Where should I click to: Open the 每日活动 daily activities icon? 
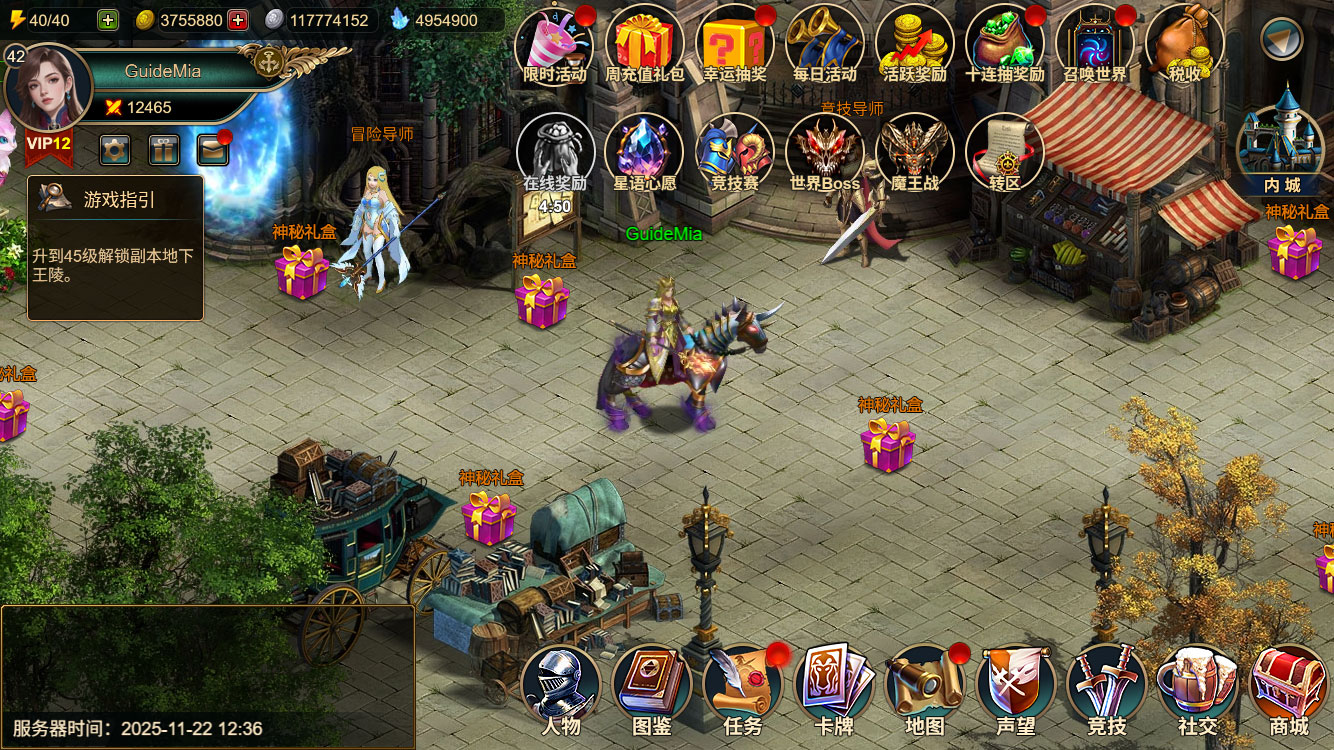click(824, 45)
